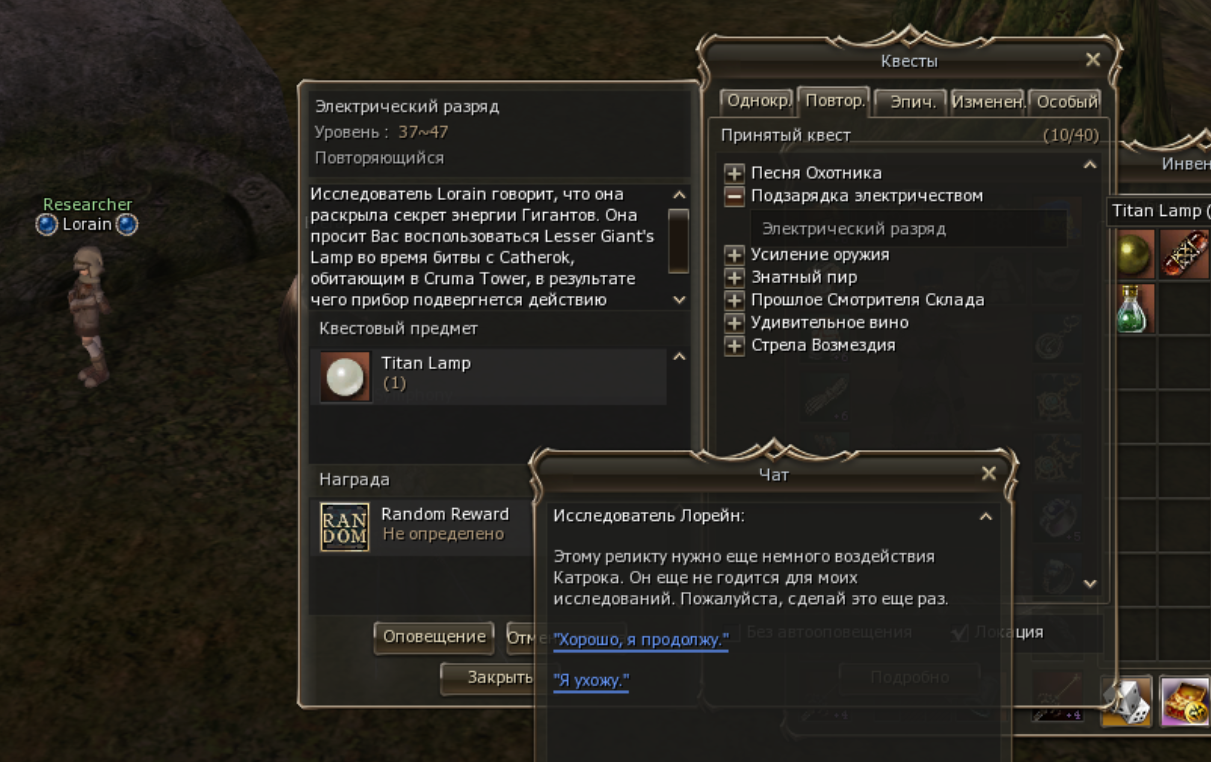Viewport: 1211px width, 762px height.
Task: Click the Оповещение button
Action: click(x=435, y=637)
